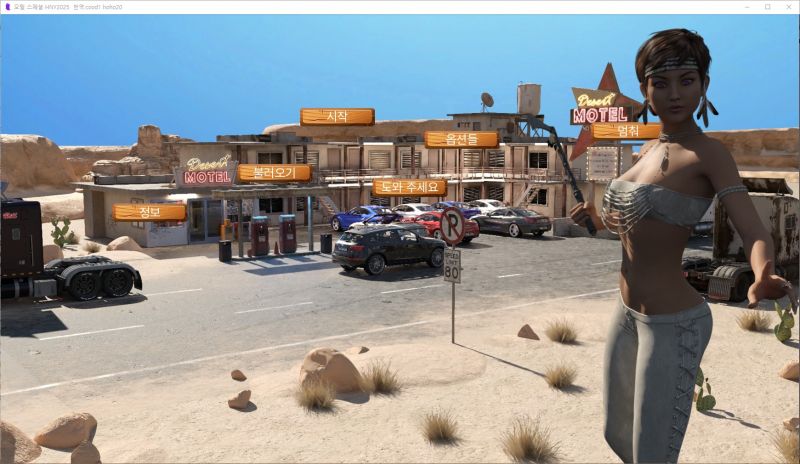Image resolution: width=800 pixels, height=464 pixels.
Task: Start the game with the 시작 button
Action: (x=337, y=117)
